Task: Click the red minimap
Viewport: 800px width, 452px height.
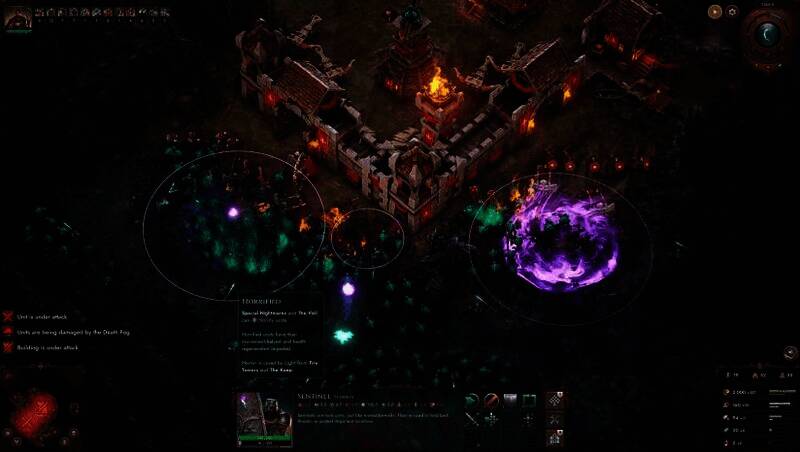Action: coord(39,410)
